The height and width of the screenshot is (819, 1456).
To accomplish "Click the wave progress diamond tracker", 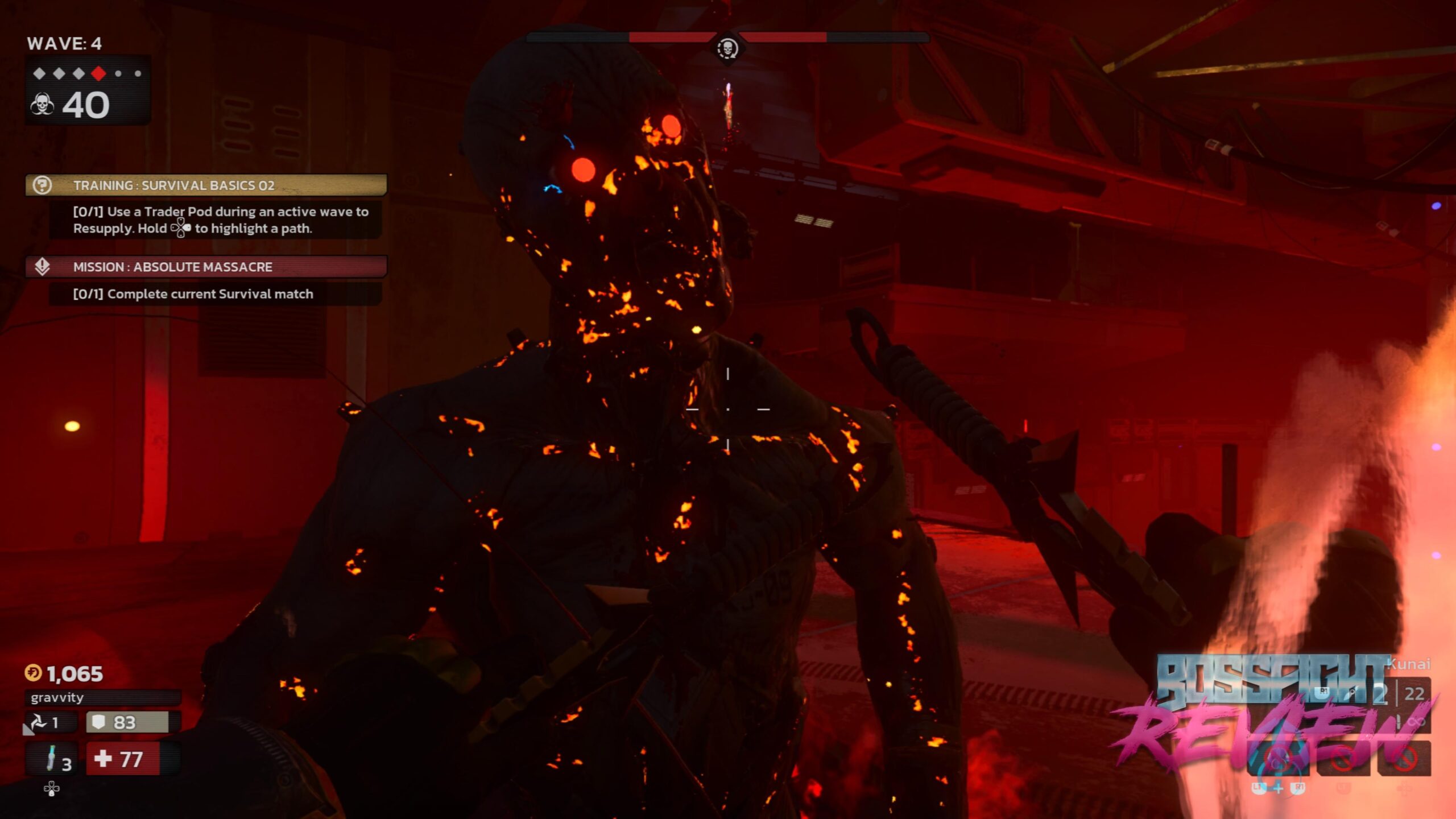I will 88,73.
